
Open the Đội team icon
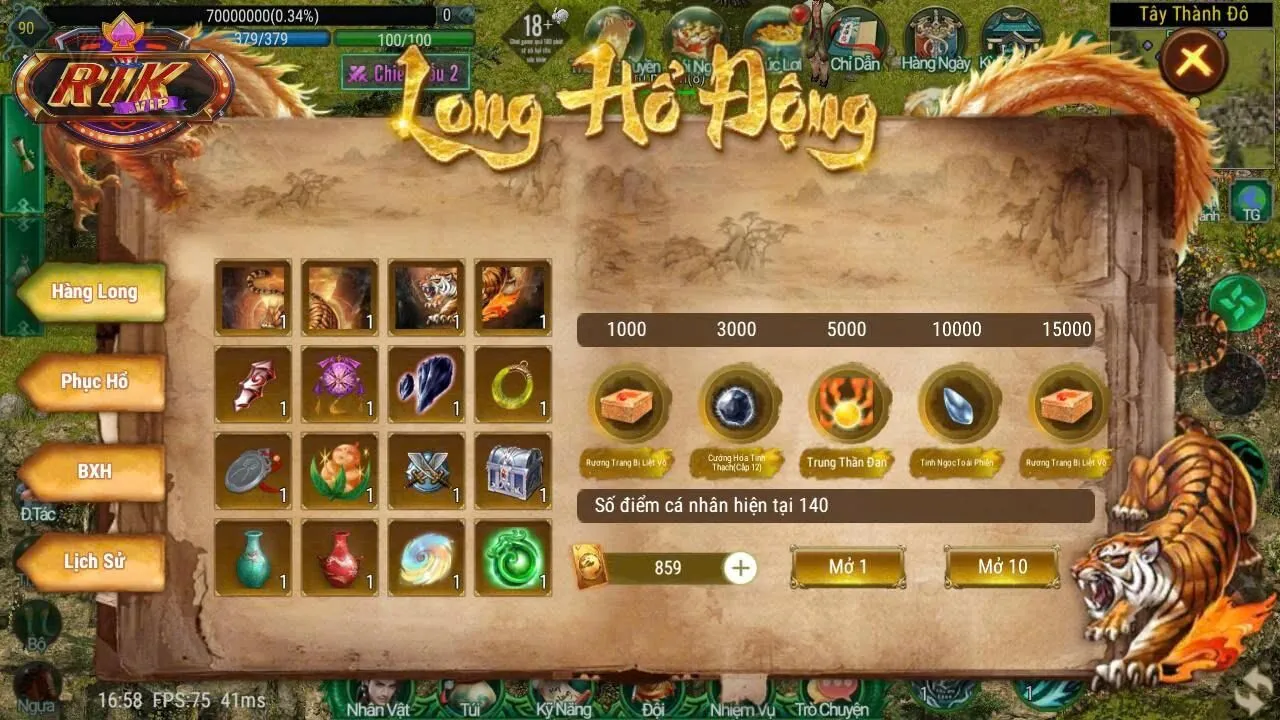651,695
